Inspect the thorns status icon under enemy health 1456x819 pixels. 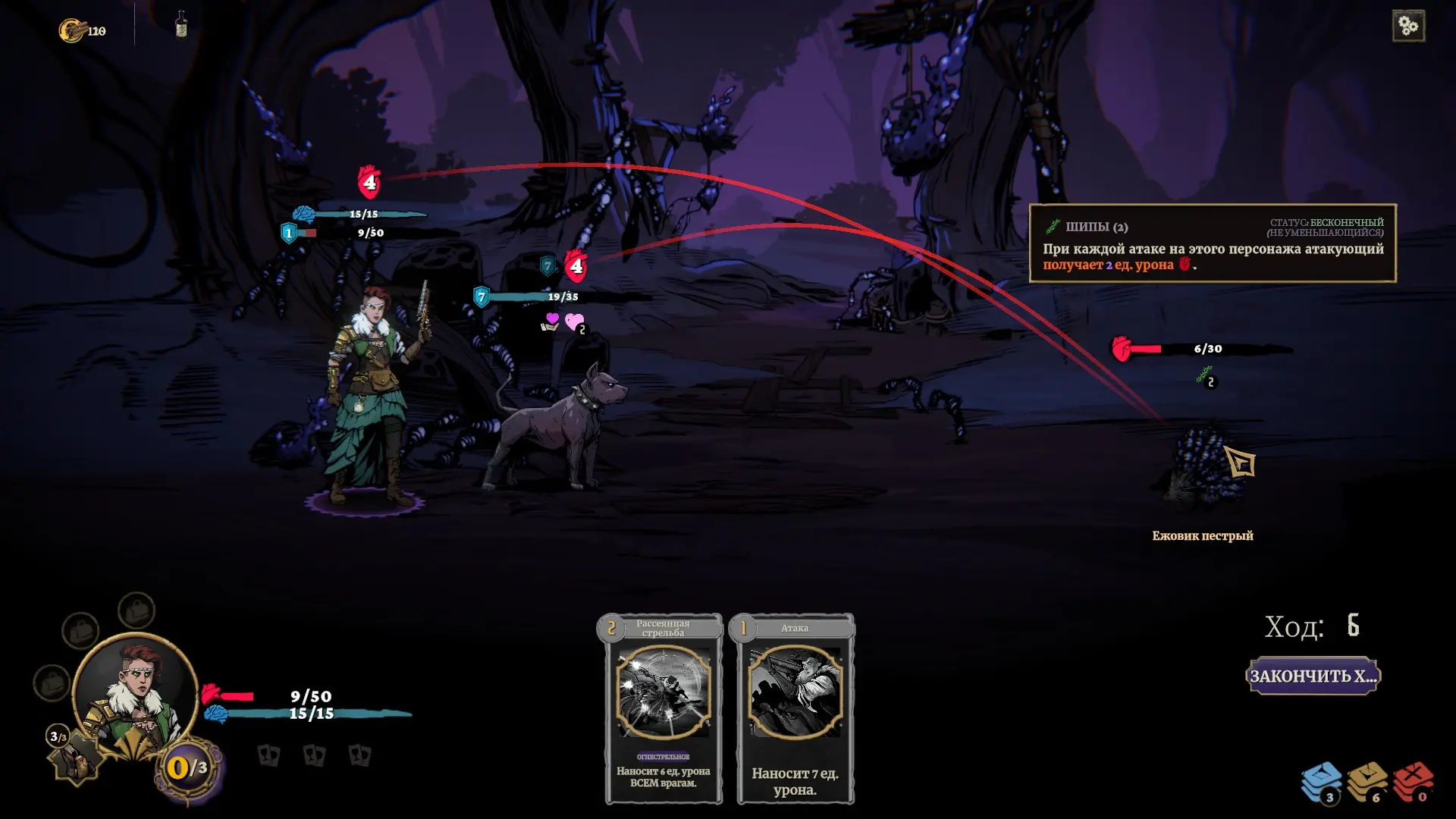pyautogui.click(x=1204, y=375)
